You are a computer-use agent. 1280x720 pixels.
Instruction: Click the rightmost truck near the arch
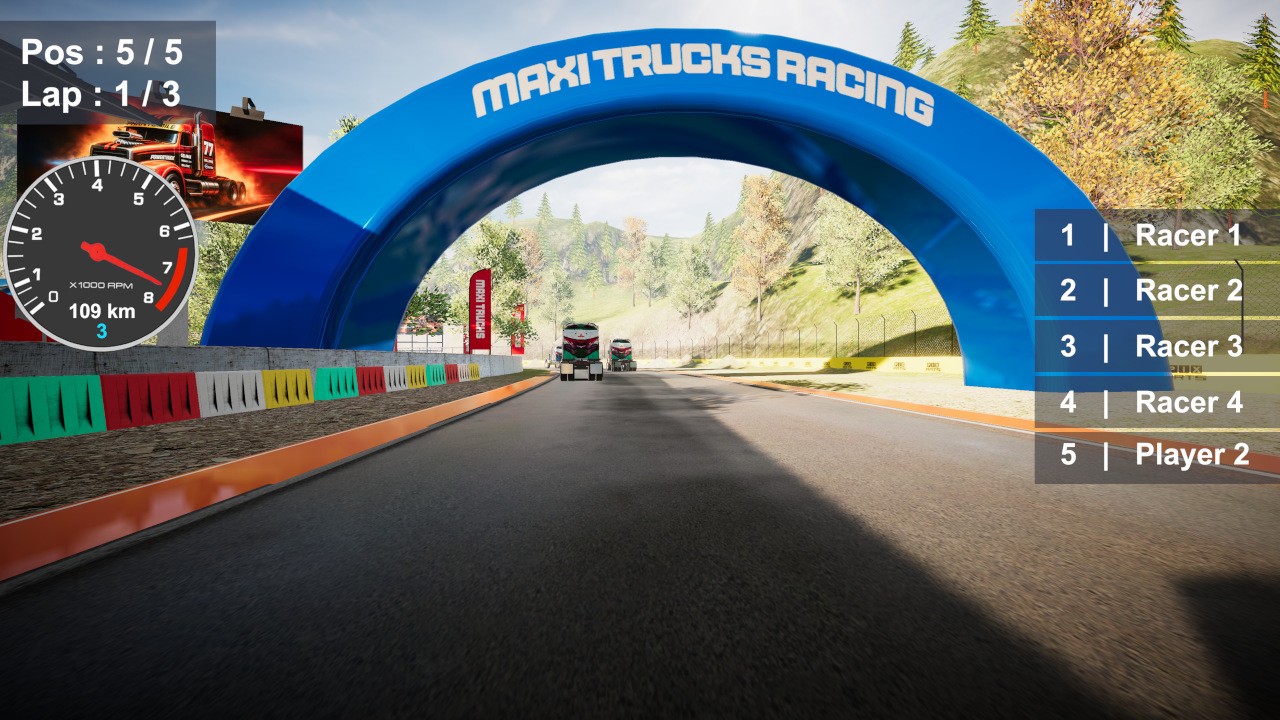[x=622, y=352]
